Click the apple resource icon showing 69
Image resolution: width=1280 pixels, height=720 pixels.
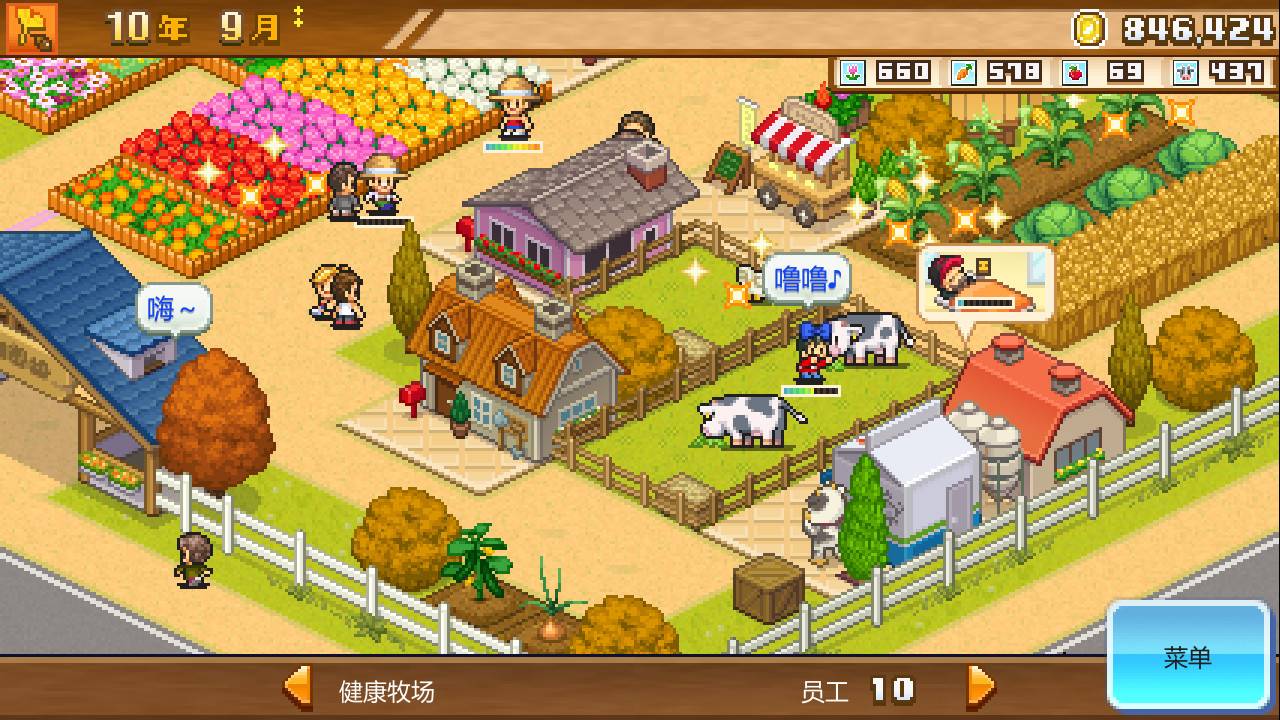click(1076, 71)
